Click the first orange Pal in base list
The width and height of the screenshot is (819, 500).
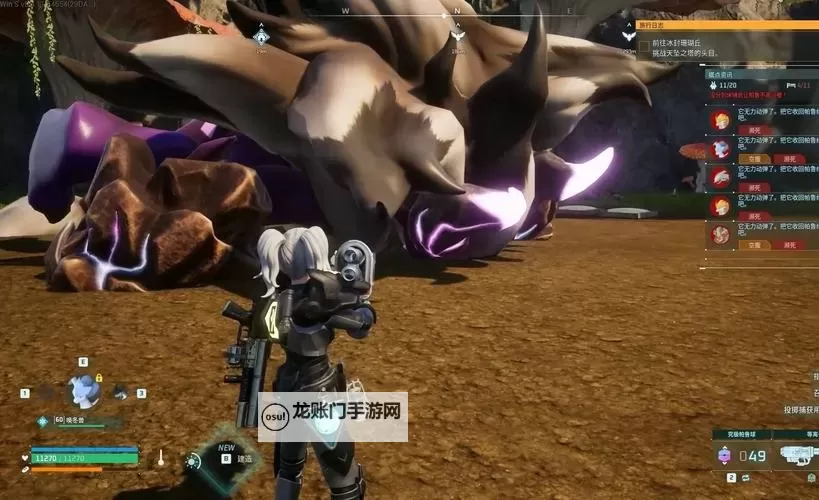point(720,121)
